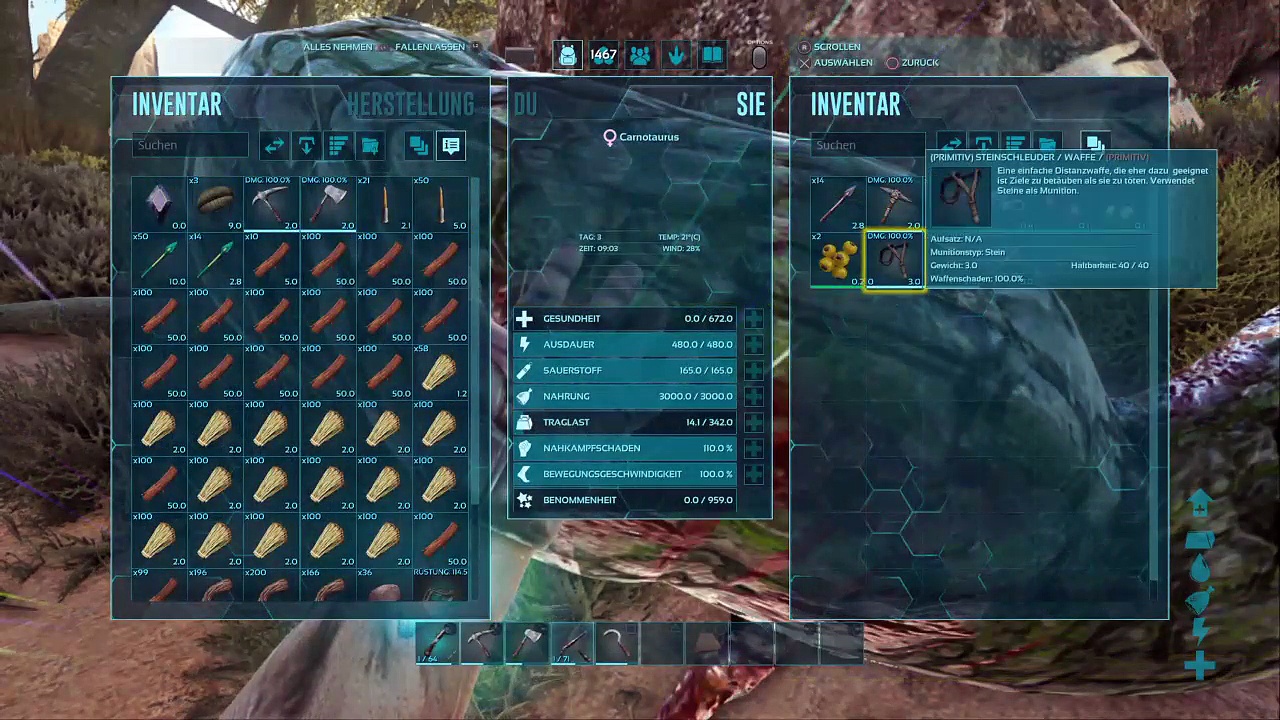Select the x14 spear in Carnotaurus inventory
The image size is (1280, 720).
(x=838, y=204)
